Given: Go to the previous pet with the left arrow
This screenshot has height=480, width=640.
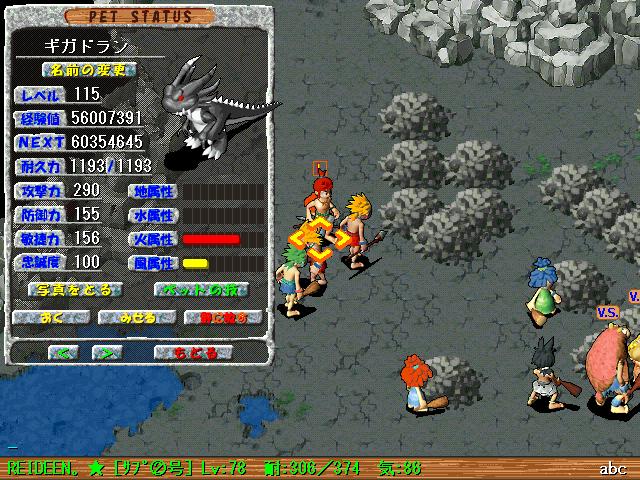Looking at the screenshot, I should (63, 353).
